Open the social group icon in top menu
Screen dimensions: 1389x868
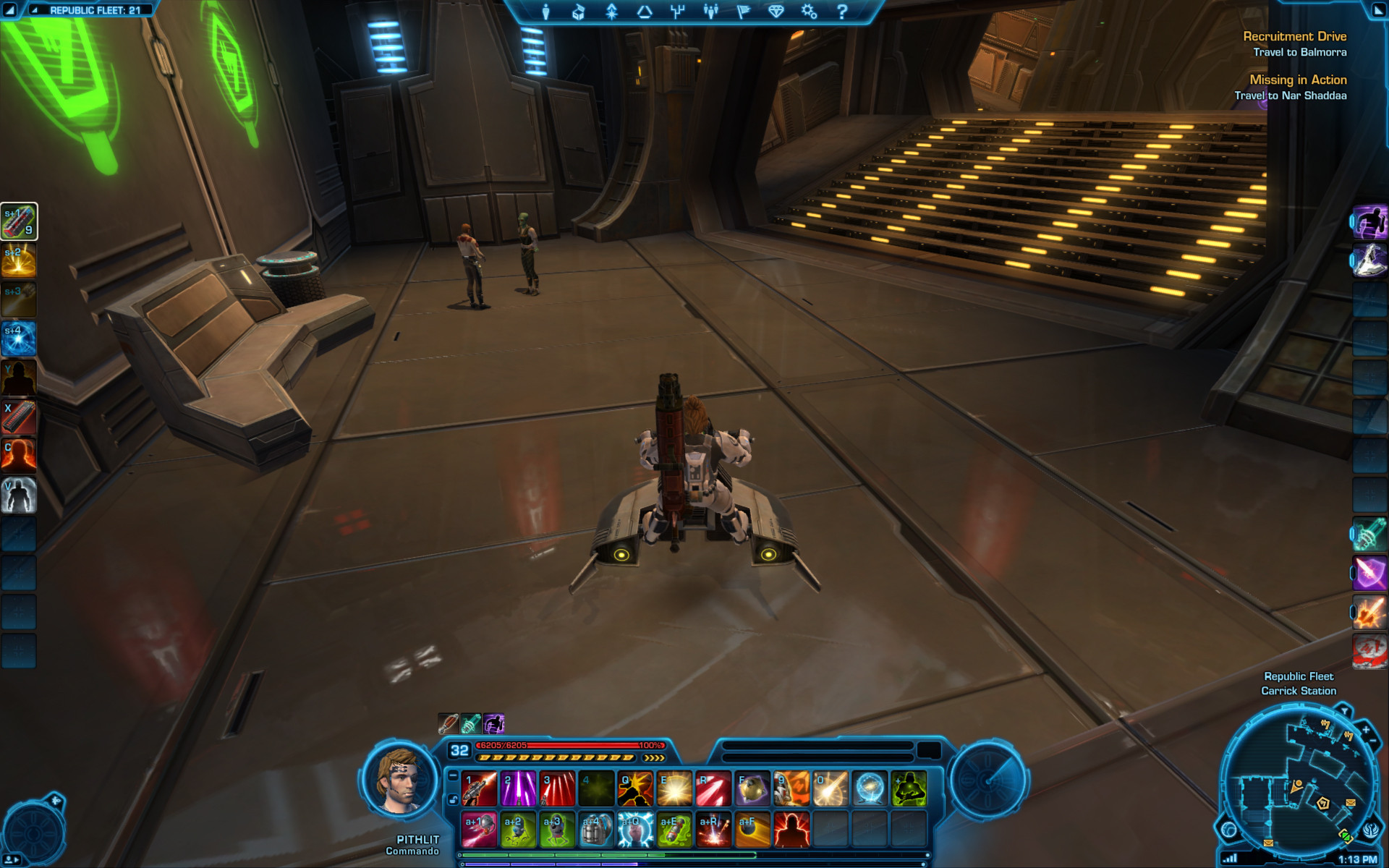(710, 12)
